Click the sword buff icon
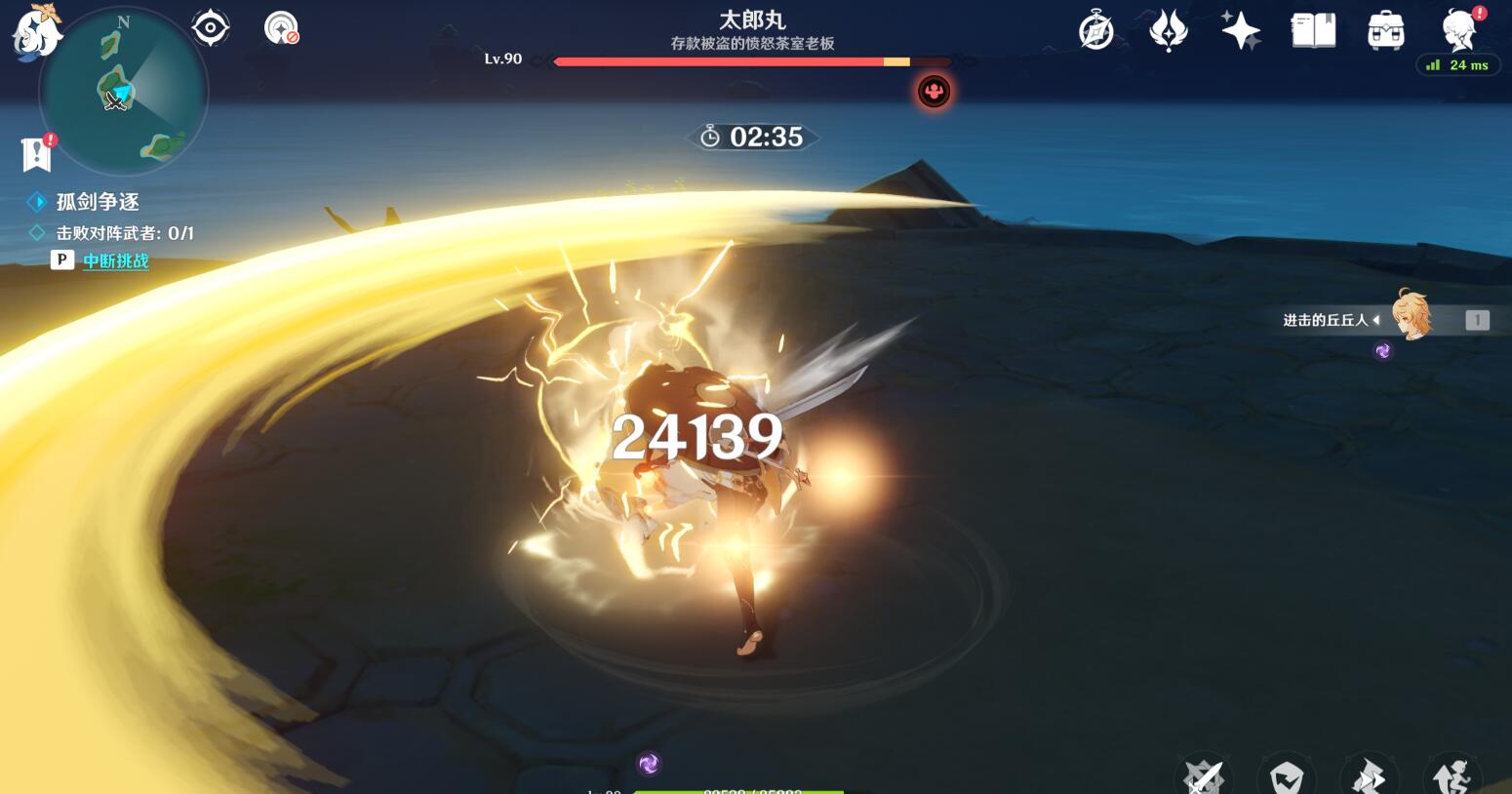Screen dimensions: 1512x794 click(1204, 777)
